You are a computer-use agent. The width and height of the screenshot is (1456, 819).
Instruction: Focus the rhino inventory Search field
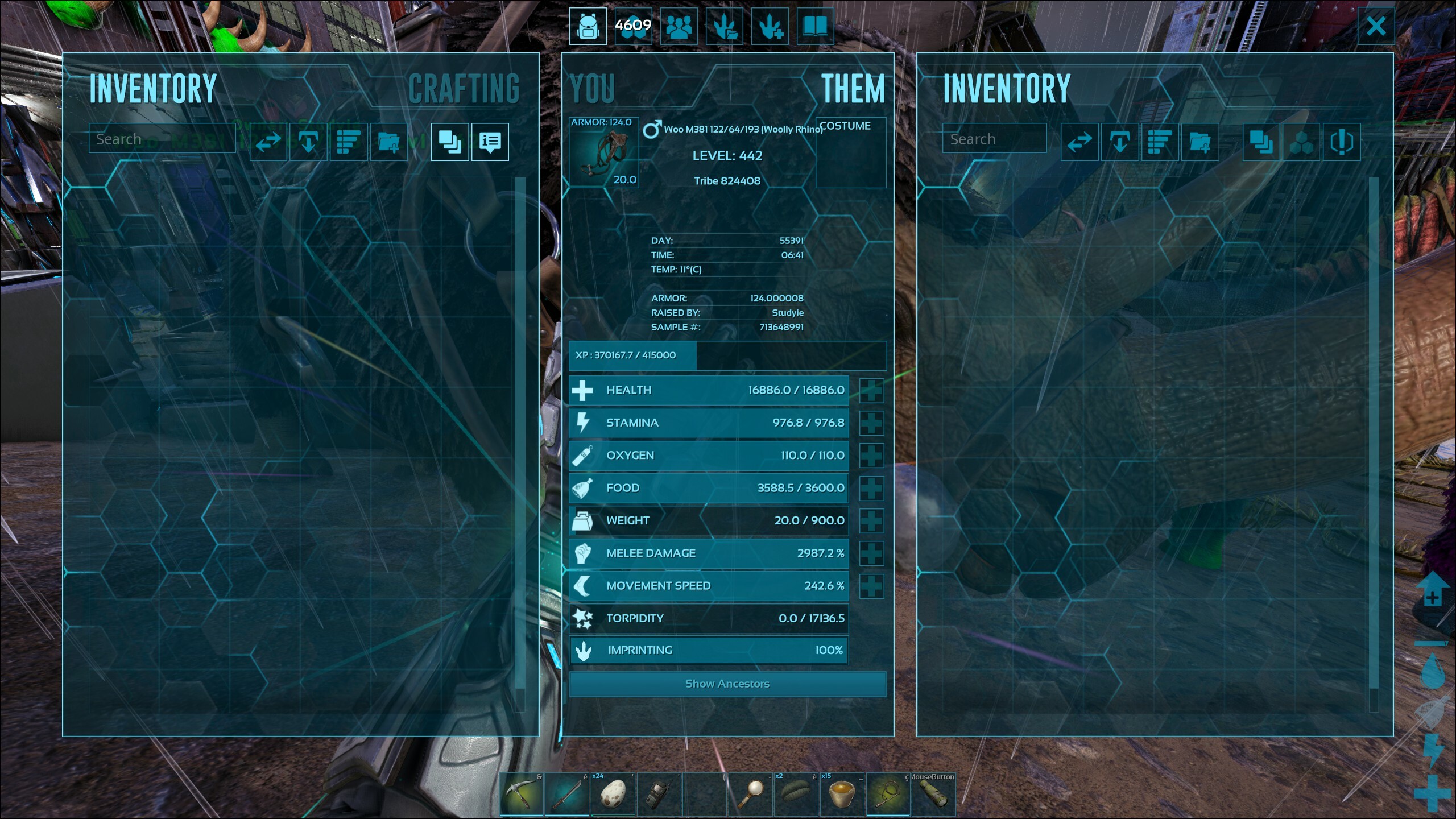click(994, 139)
